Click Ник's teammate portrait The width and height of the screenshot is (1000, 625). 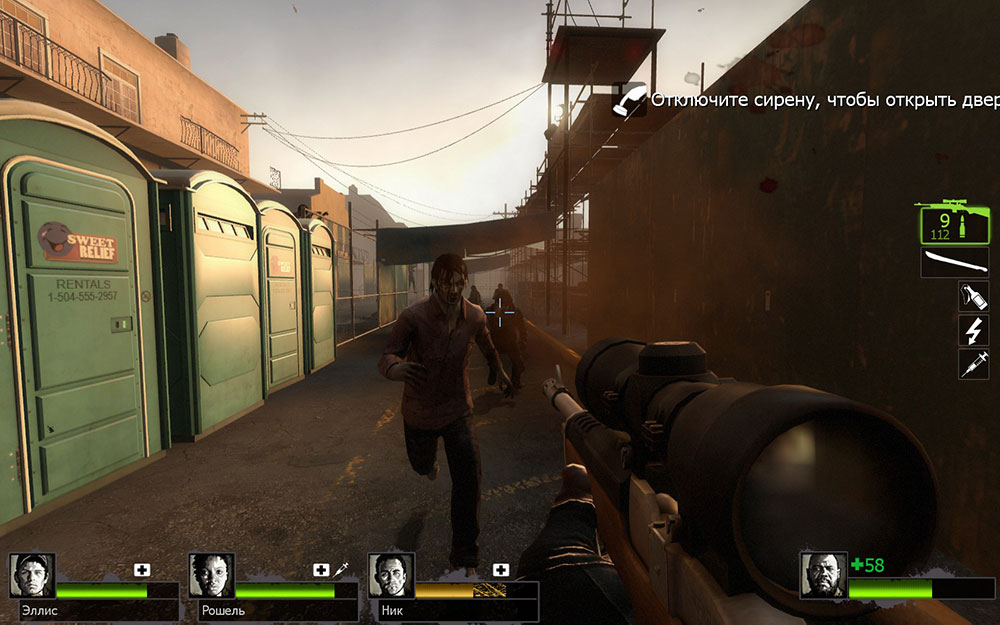(390, 576)
